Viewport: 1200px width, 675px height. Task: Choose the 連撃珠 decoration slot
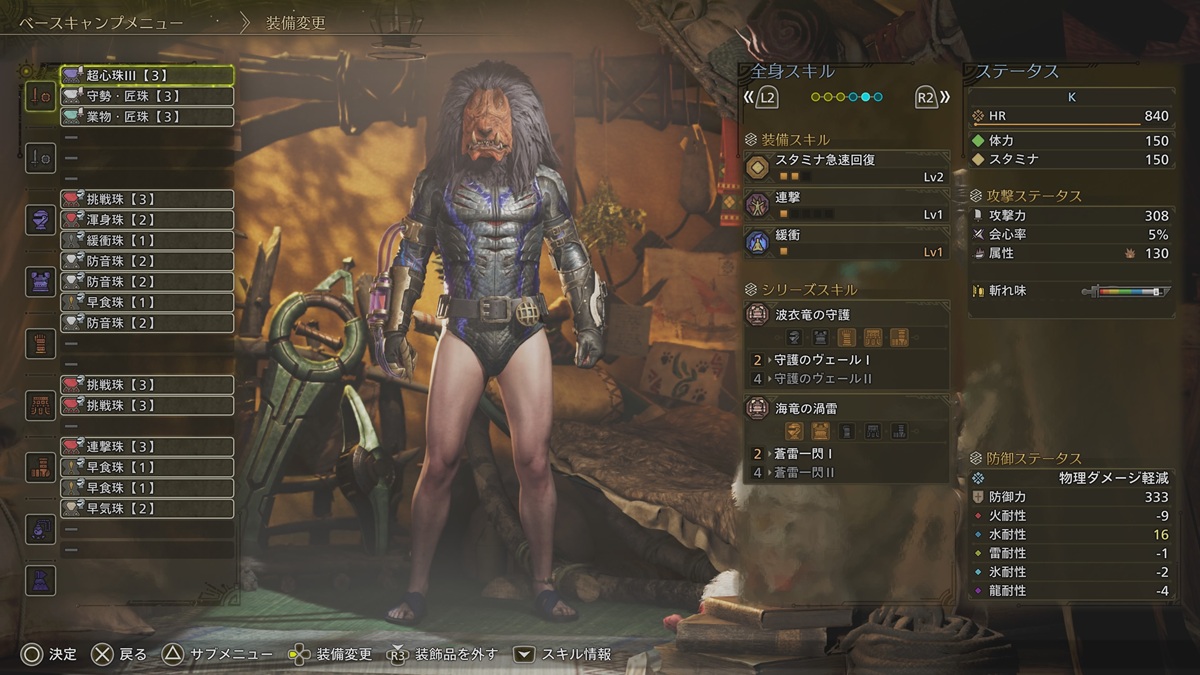[147, 446]
